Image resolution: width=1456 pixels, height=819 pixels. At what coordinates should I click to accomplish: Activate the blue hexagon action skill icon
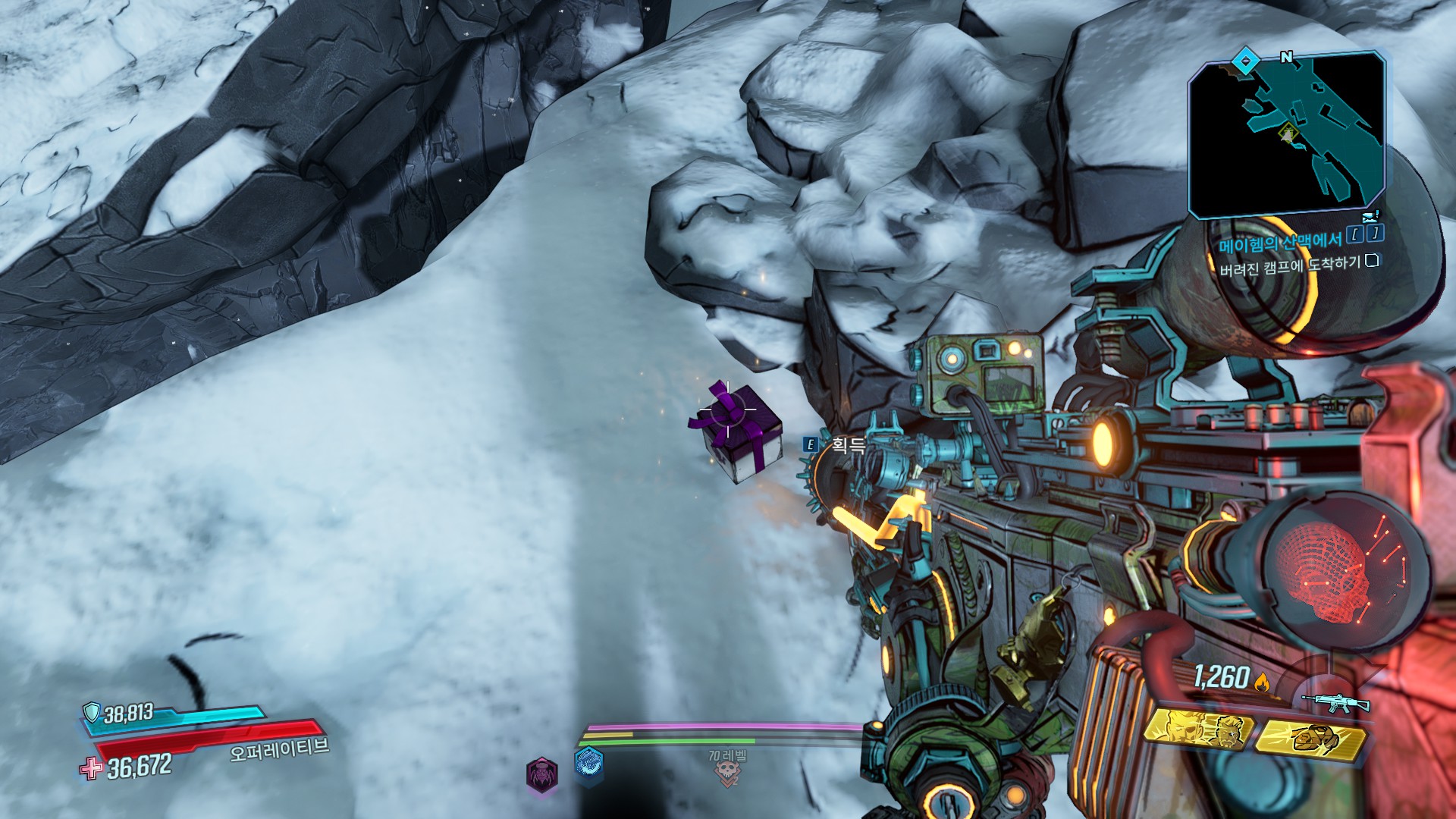click(x=589, y=764)
